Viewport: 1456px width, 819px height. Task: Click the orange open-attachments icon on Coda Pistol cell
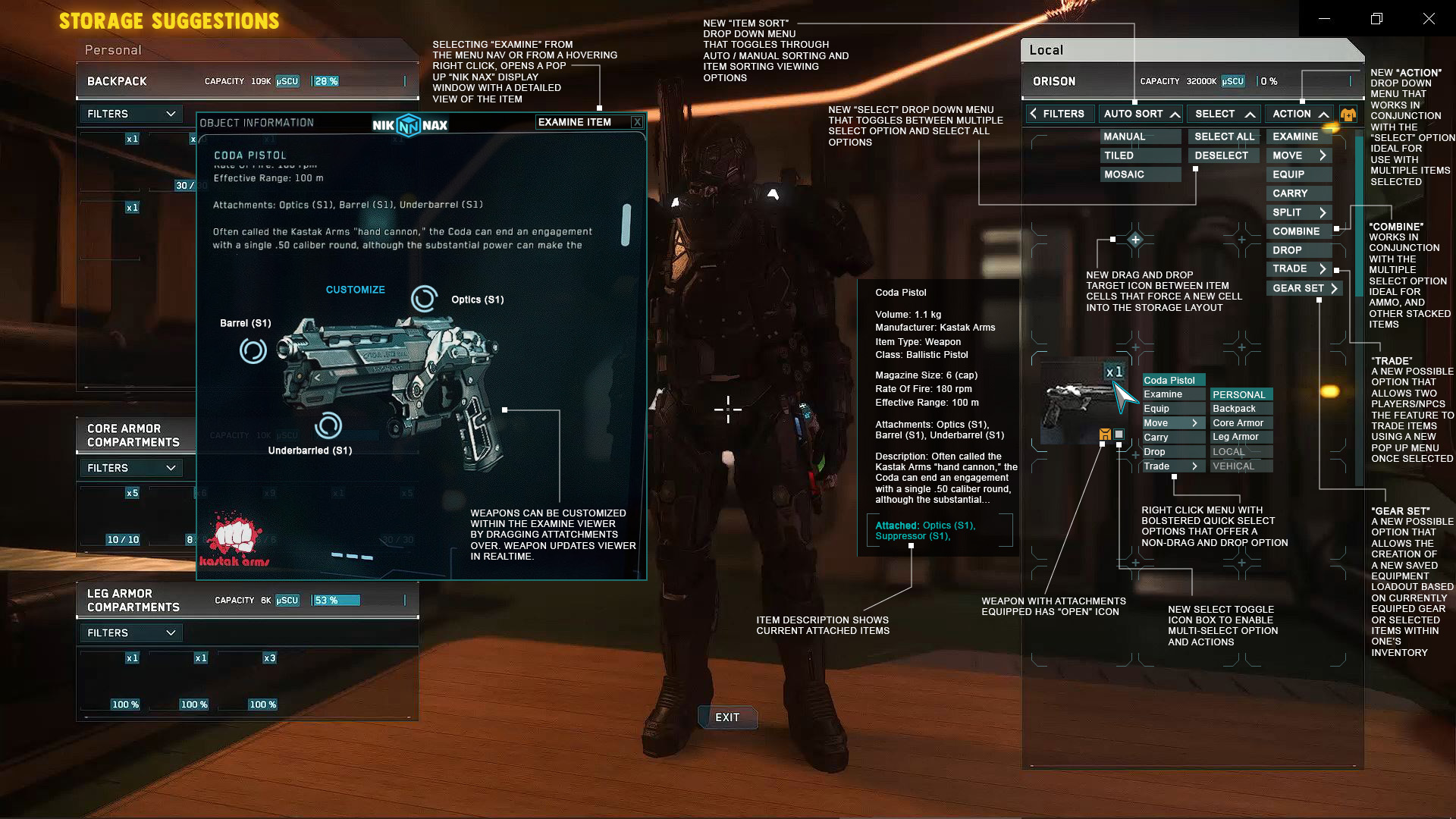(x=1103, y=435)
